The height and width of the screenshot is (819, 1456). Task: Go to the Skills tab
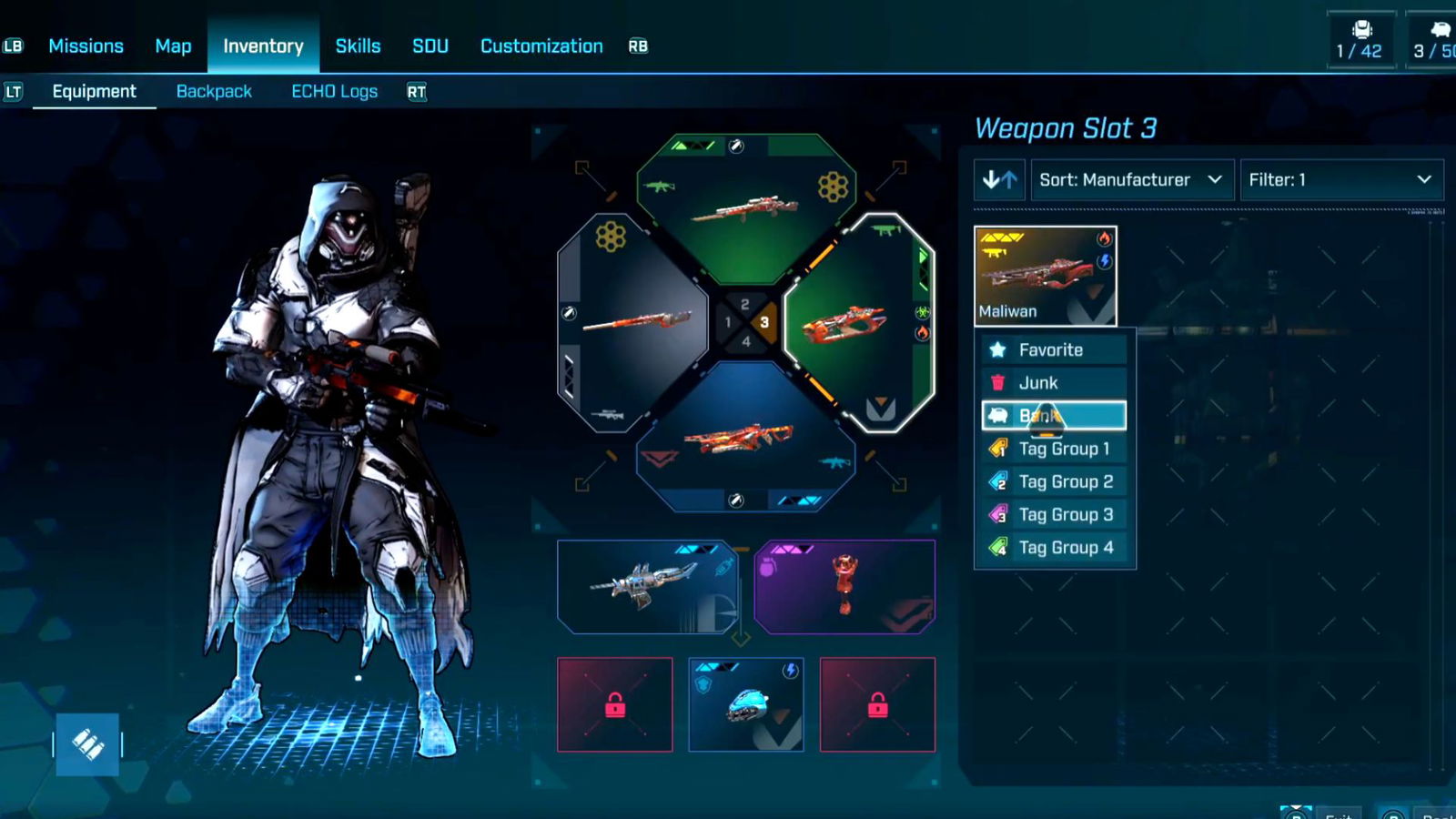(x=358, y=46)
